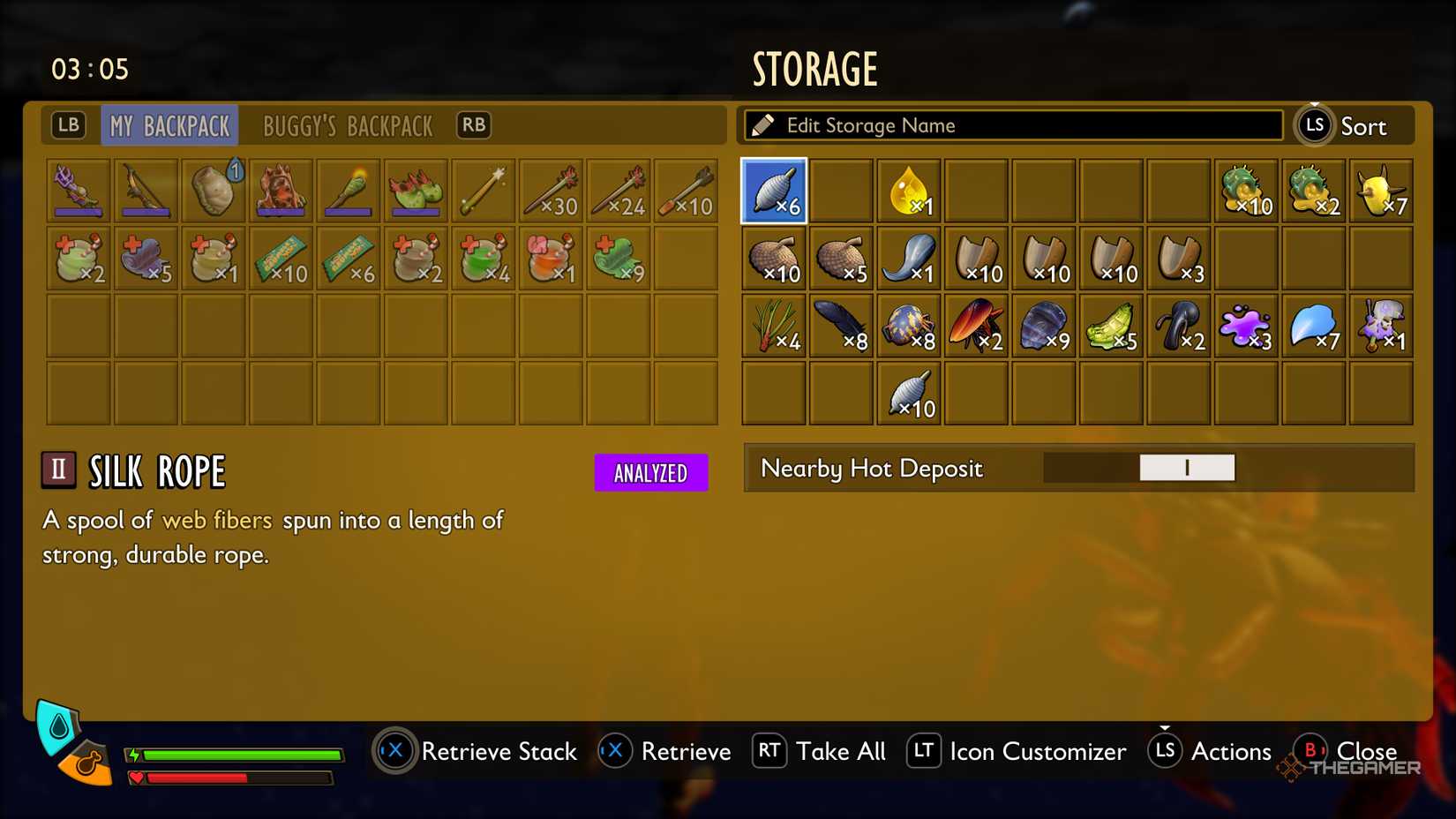This screenshot has width=1456, height=819.
Task: Pick the black feather x8 stack
Action: [x=842, y=326]
